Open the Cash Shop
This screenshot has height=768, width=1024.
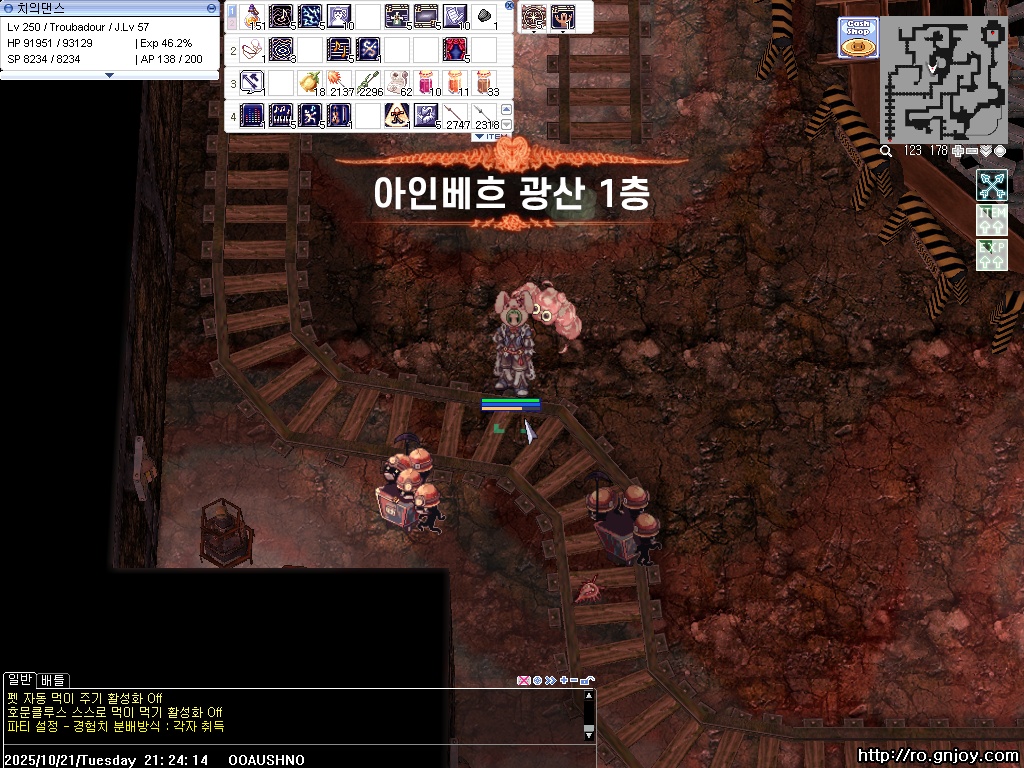857,37
